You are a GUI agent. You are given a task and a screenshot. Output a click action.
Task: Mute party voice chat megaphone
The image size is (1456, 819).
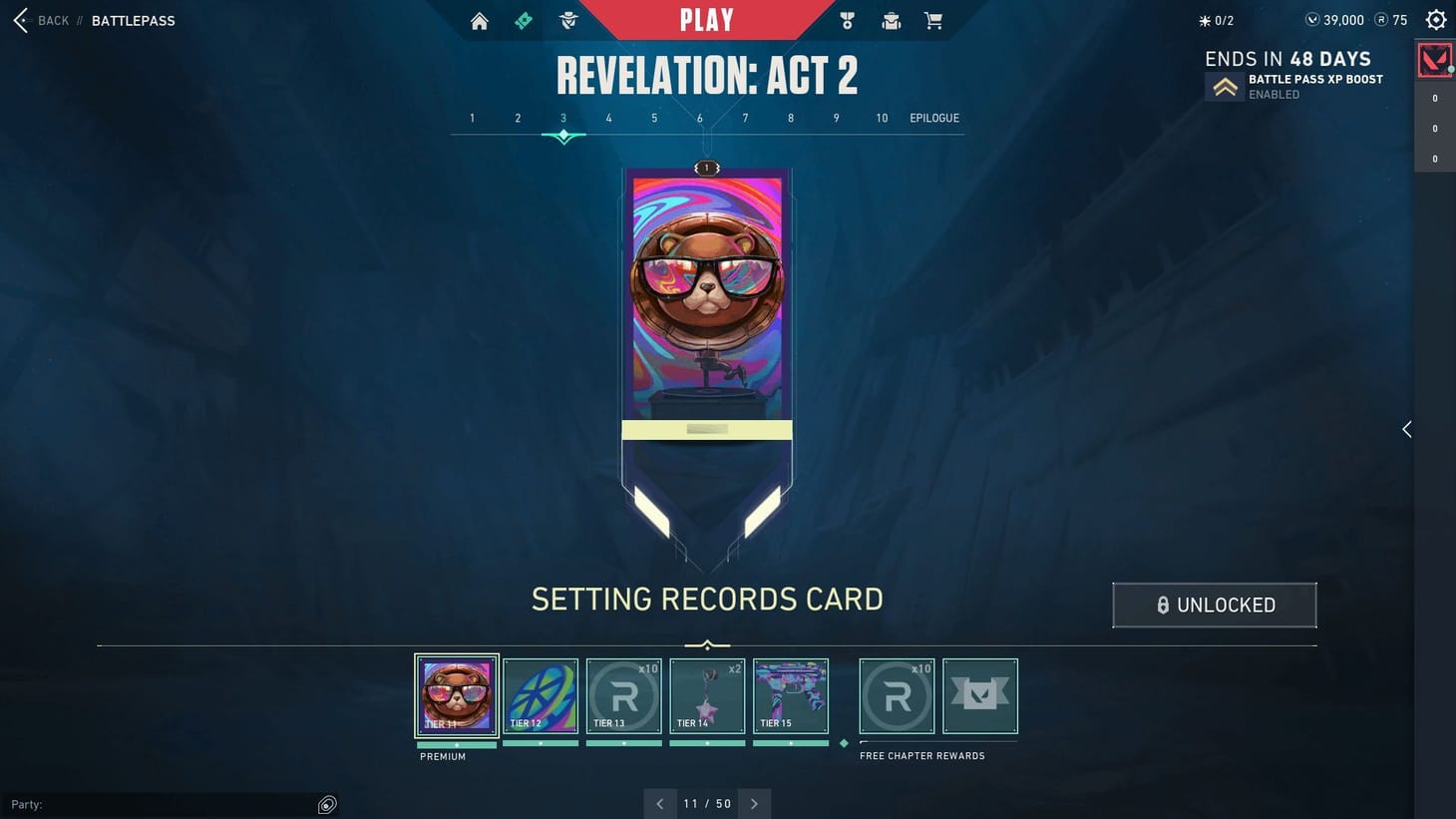(x=327, y=804)
